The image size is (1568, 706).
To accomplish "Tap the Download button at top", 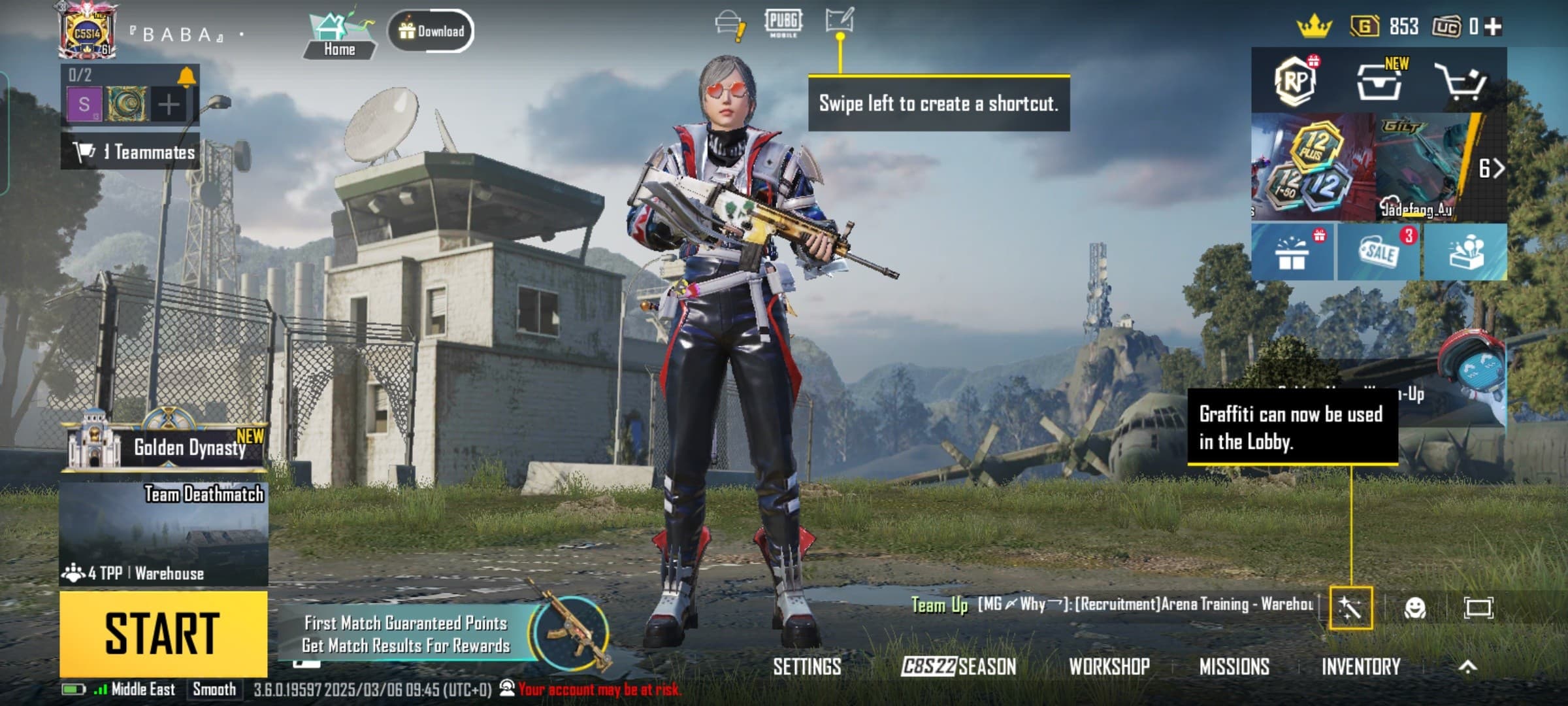I will (x=431, y=29).
